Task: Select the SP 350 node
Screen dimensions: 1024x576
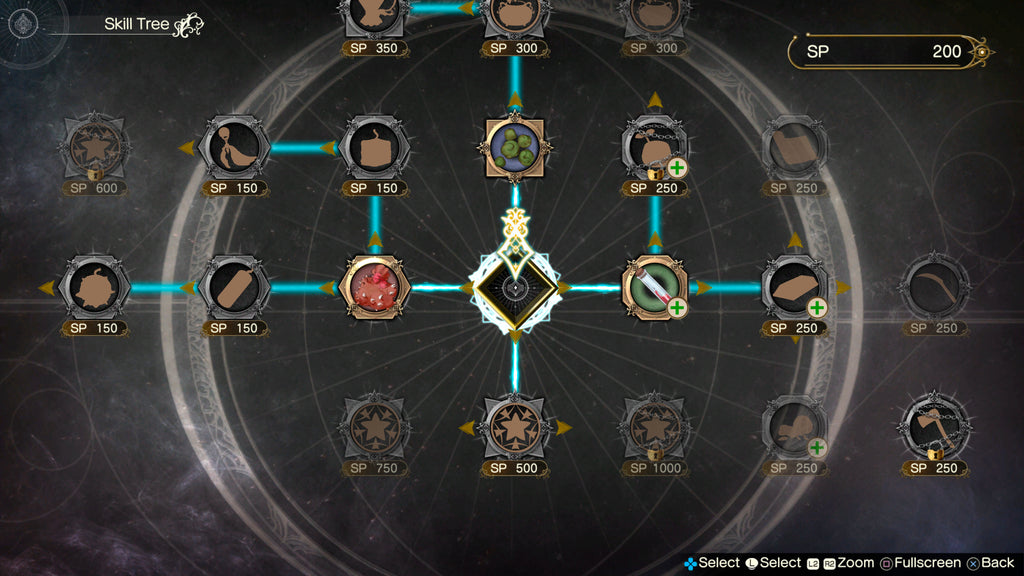Action: point(375,16)
